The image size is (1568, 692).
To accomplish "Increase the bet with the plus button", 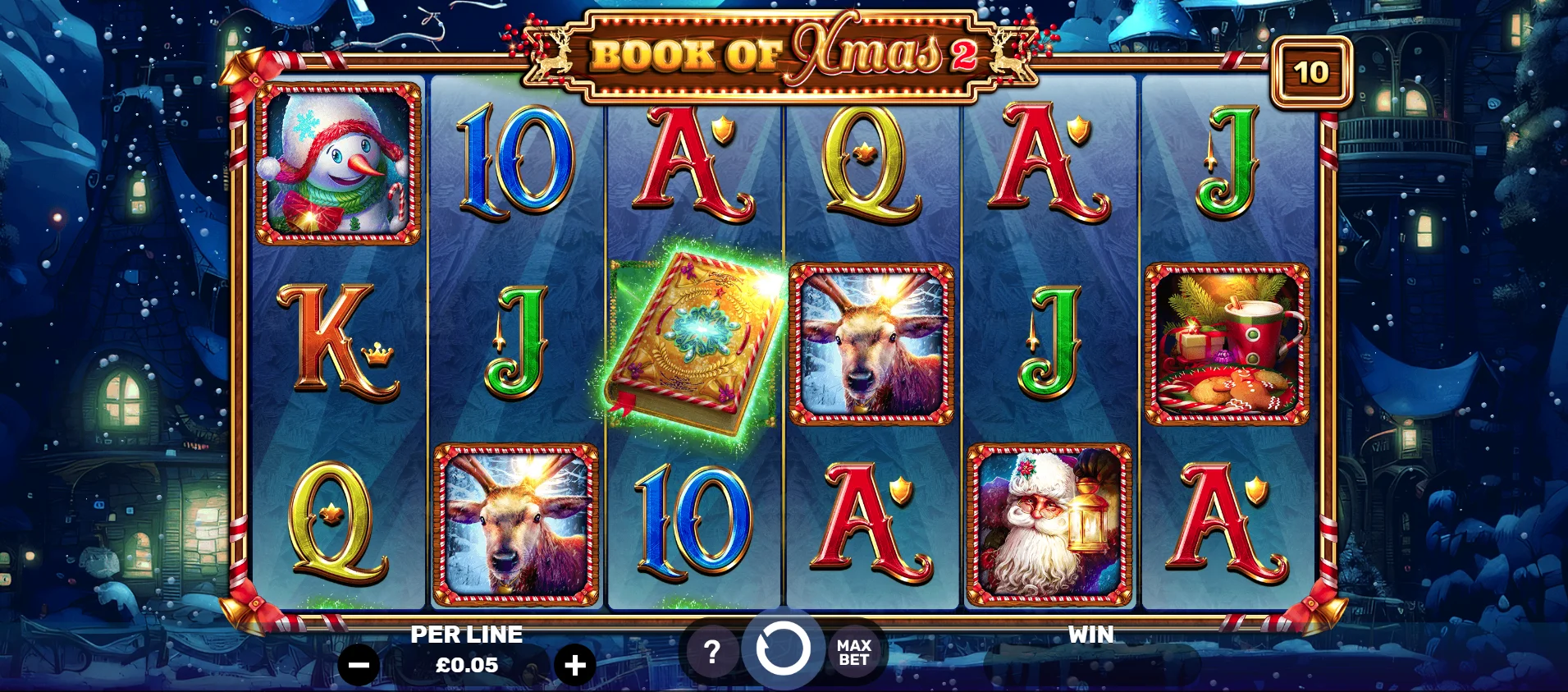I will click(x=574, y=666).
